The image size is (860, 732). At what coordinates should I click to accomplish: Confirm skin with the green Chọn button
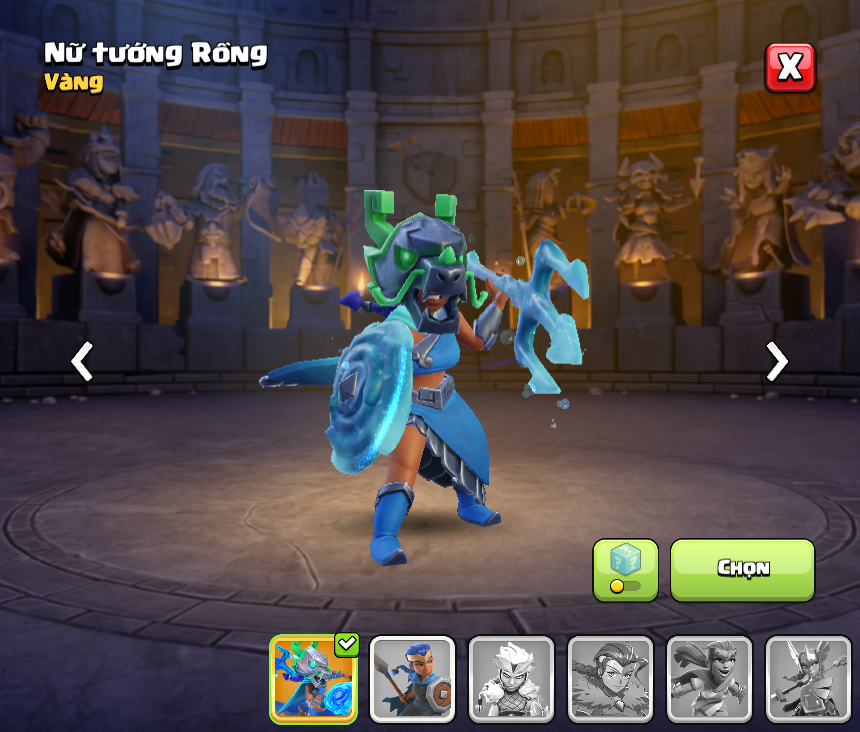tap(742, 569)
